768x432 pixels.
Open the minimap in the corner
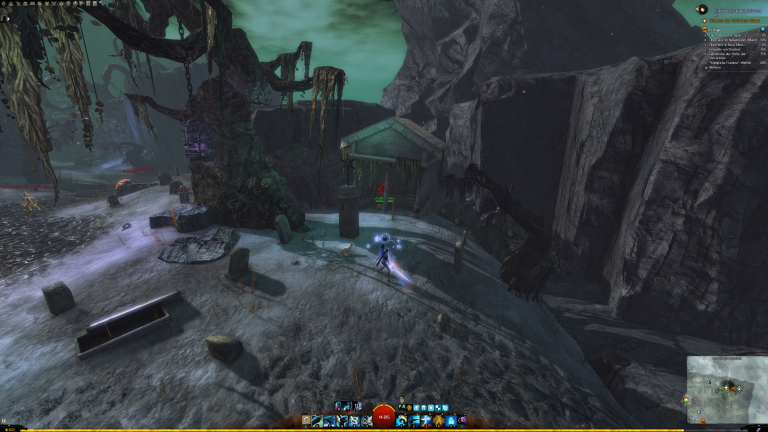pyautogui.click(x=726, y=388)
